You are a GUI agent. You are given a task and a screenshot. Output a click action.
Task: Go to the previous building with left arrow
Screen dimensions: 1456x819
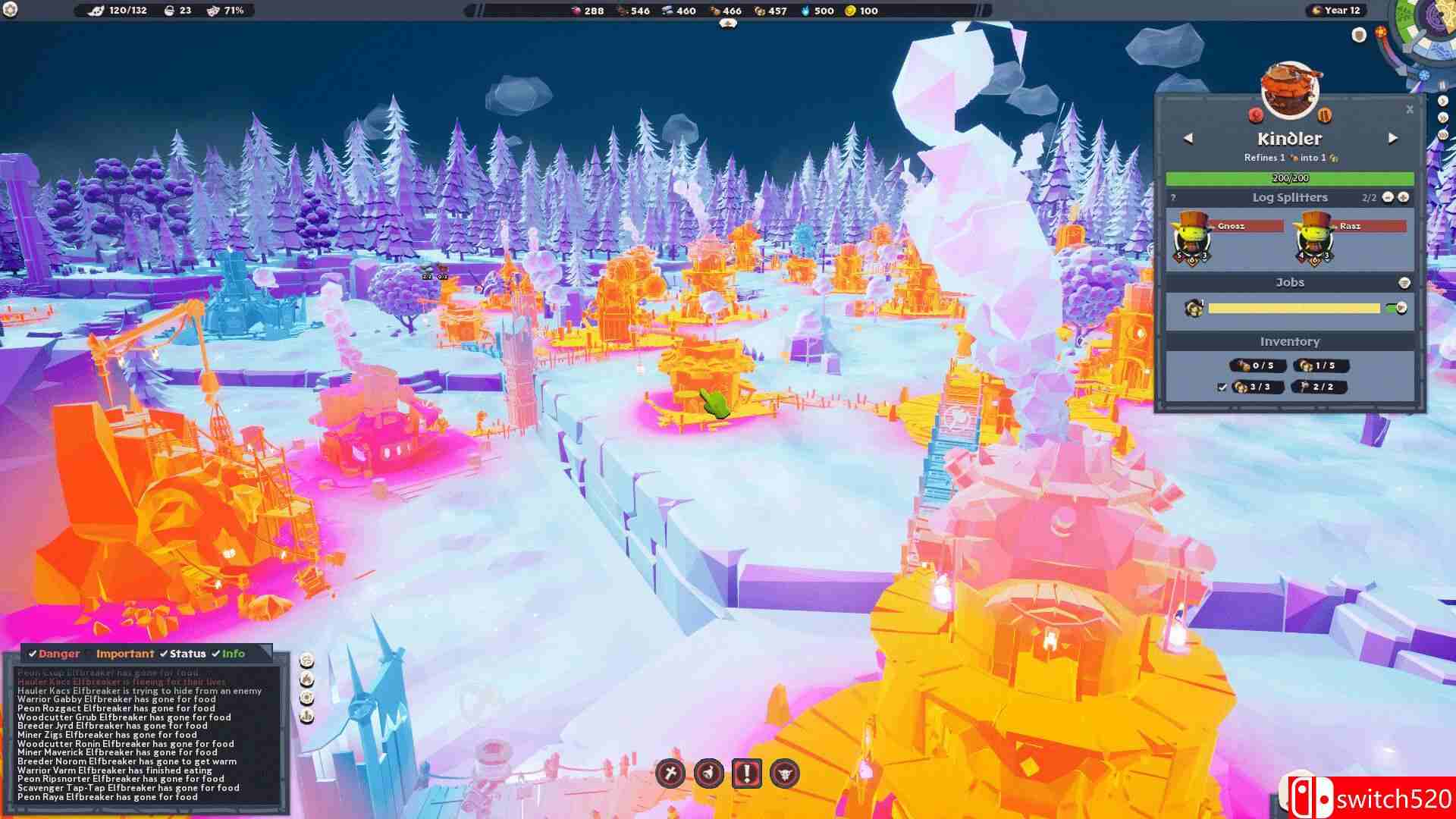1188,138
